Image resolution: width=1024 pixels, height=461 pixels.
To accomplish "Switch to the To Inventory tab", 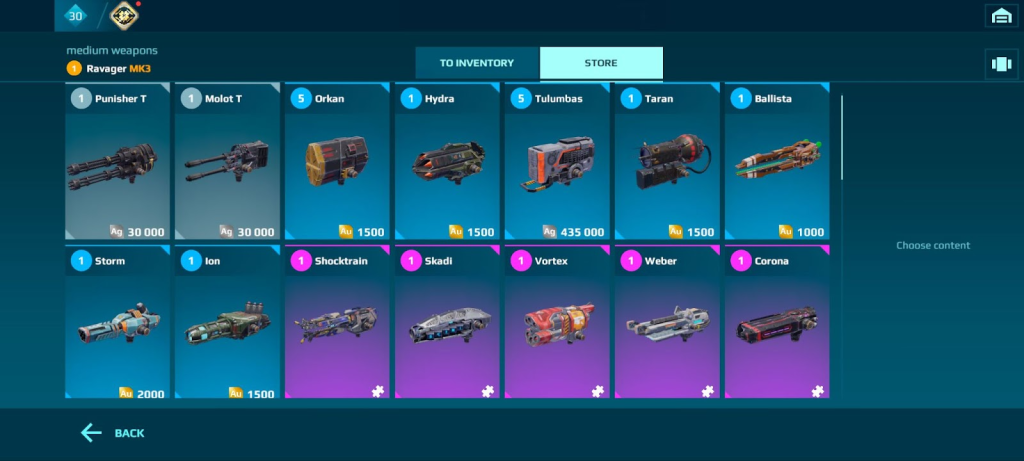I will point(477,63).
